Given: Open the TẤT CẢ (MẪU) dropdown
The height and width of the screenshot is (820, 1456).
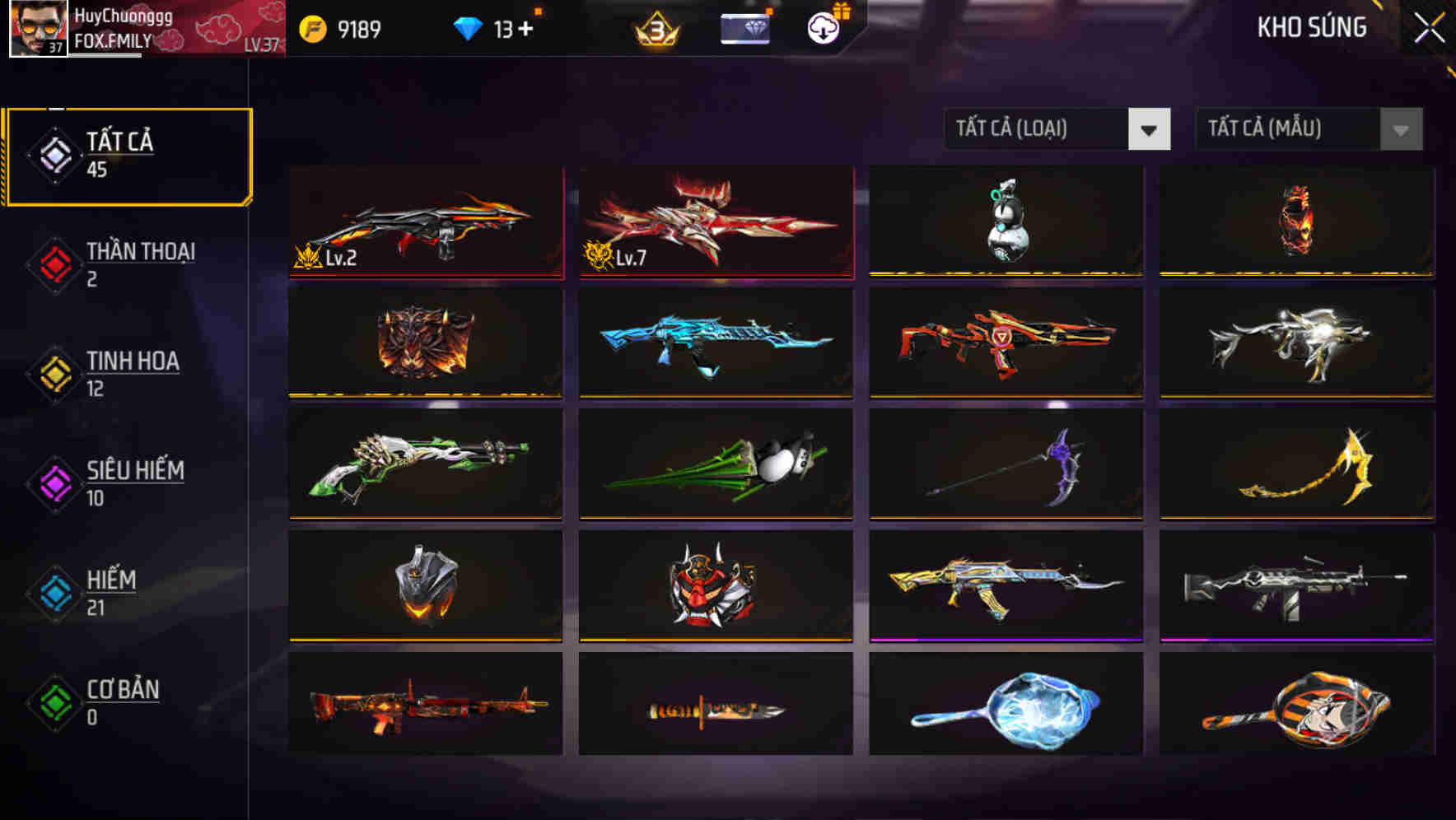Looking at the screenshot, I should (1290, 129).
